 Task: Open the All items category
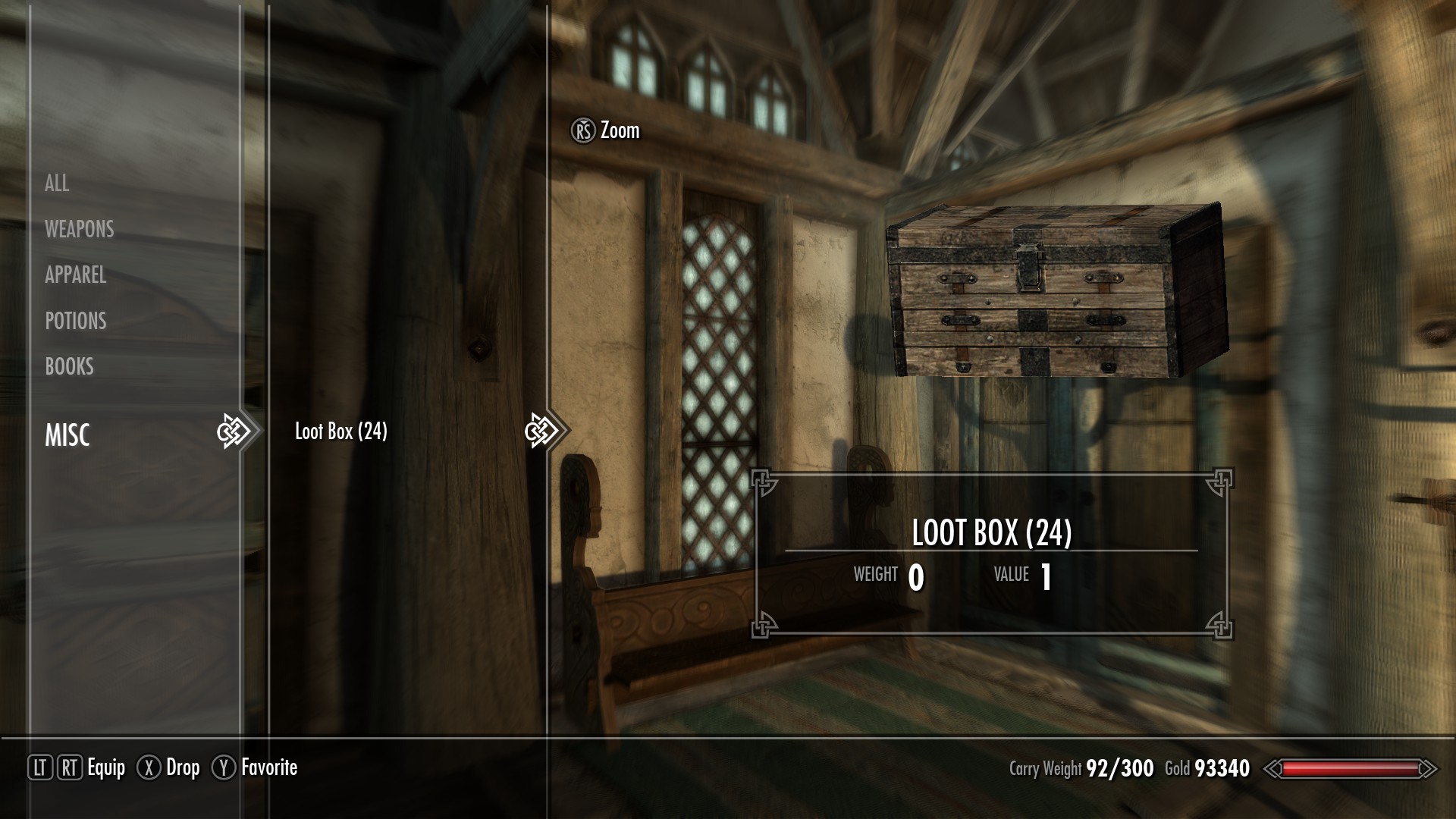57,183
